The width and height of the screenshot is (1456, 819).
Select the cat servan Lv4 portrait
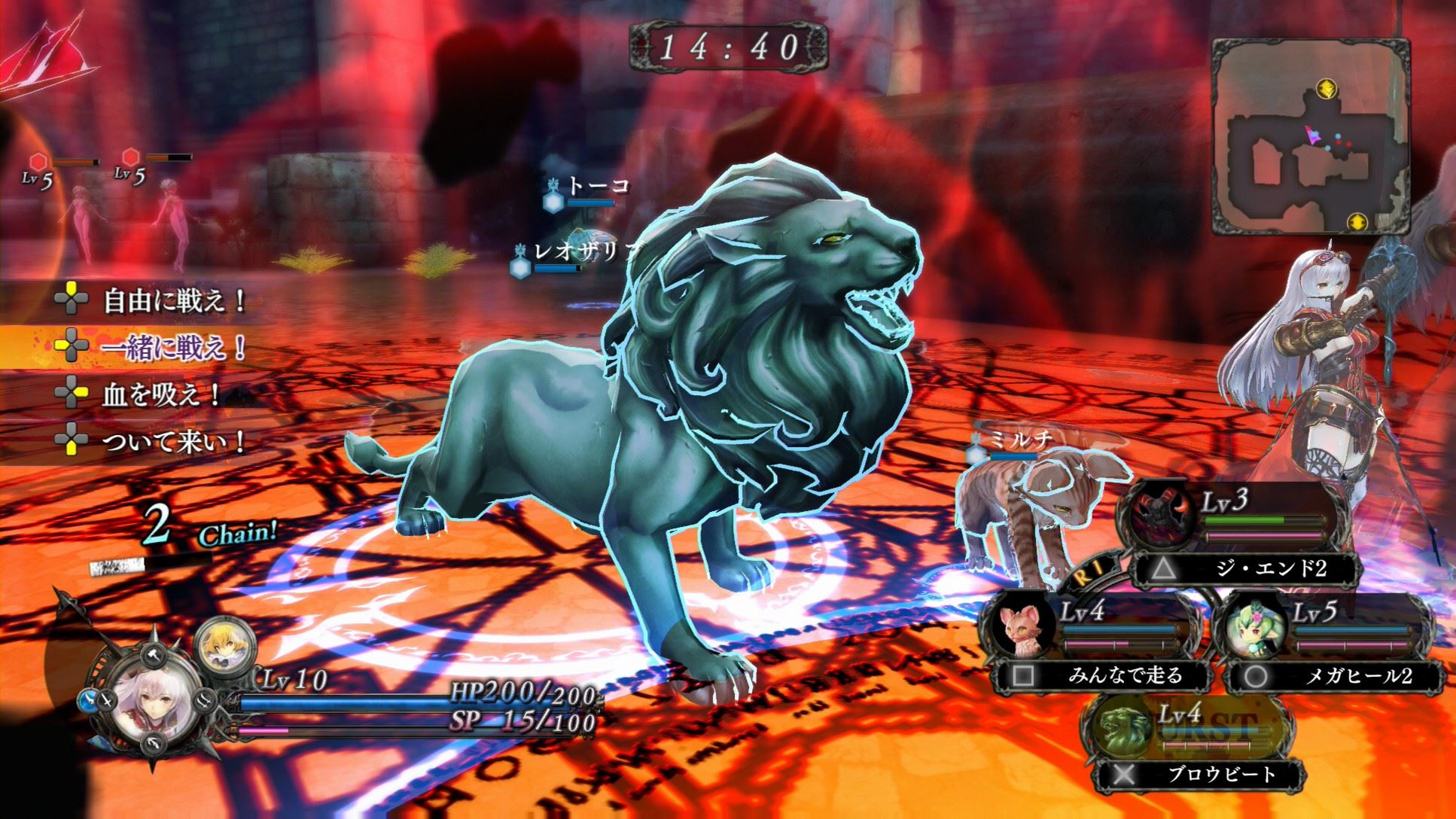tap(1021, 629)
